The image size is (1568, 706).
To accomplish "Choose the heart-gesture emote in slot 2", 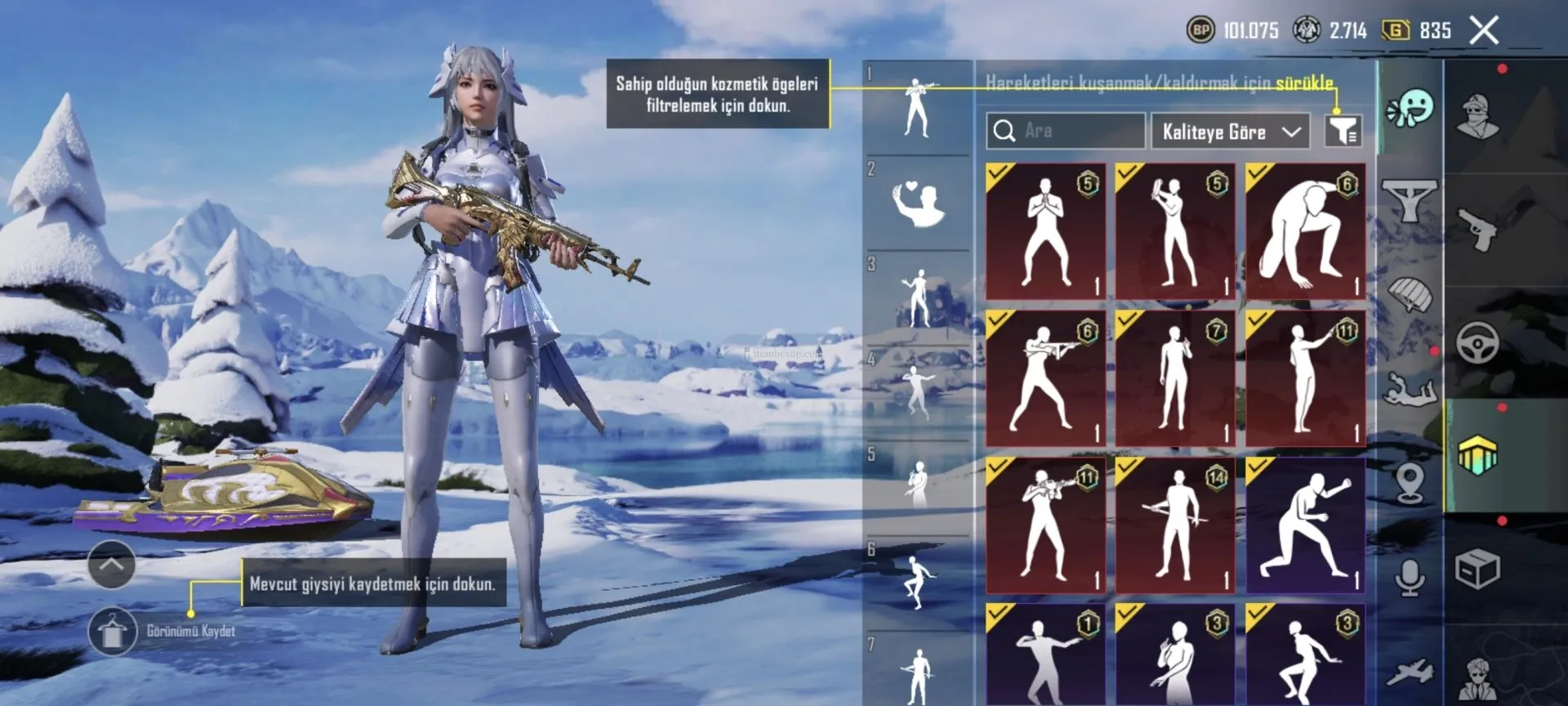I will point(918,204).
